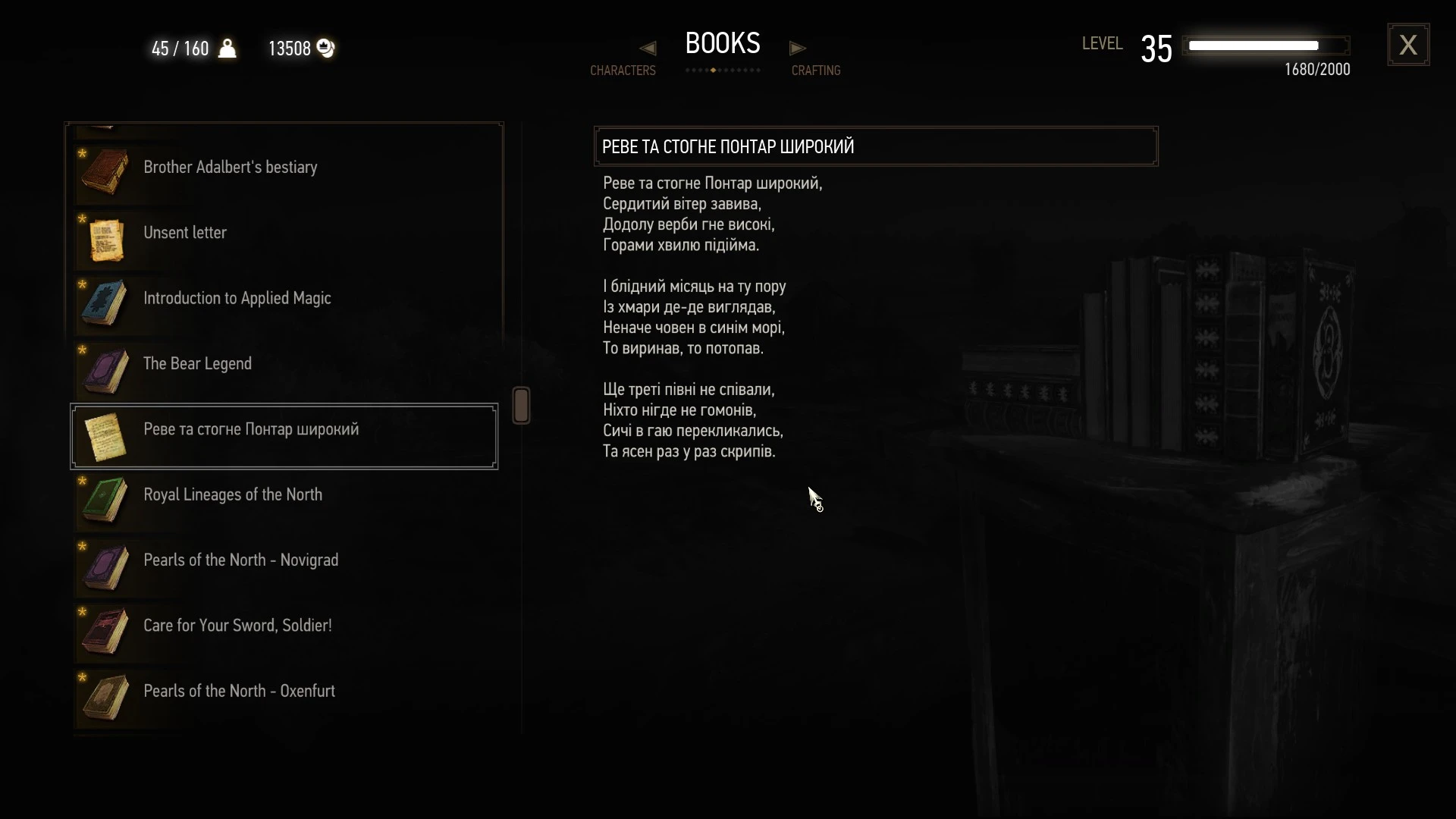Image resolution: width=1456 pixels, height=819 pixels.
Task: Click the book list scrollbar handle
Action: [x=521, y=405]
